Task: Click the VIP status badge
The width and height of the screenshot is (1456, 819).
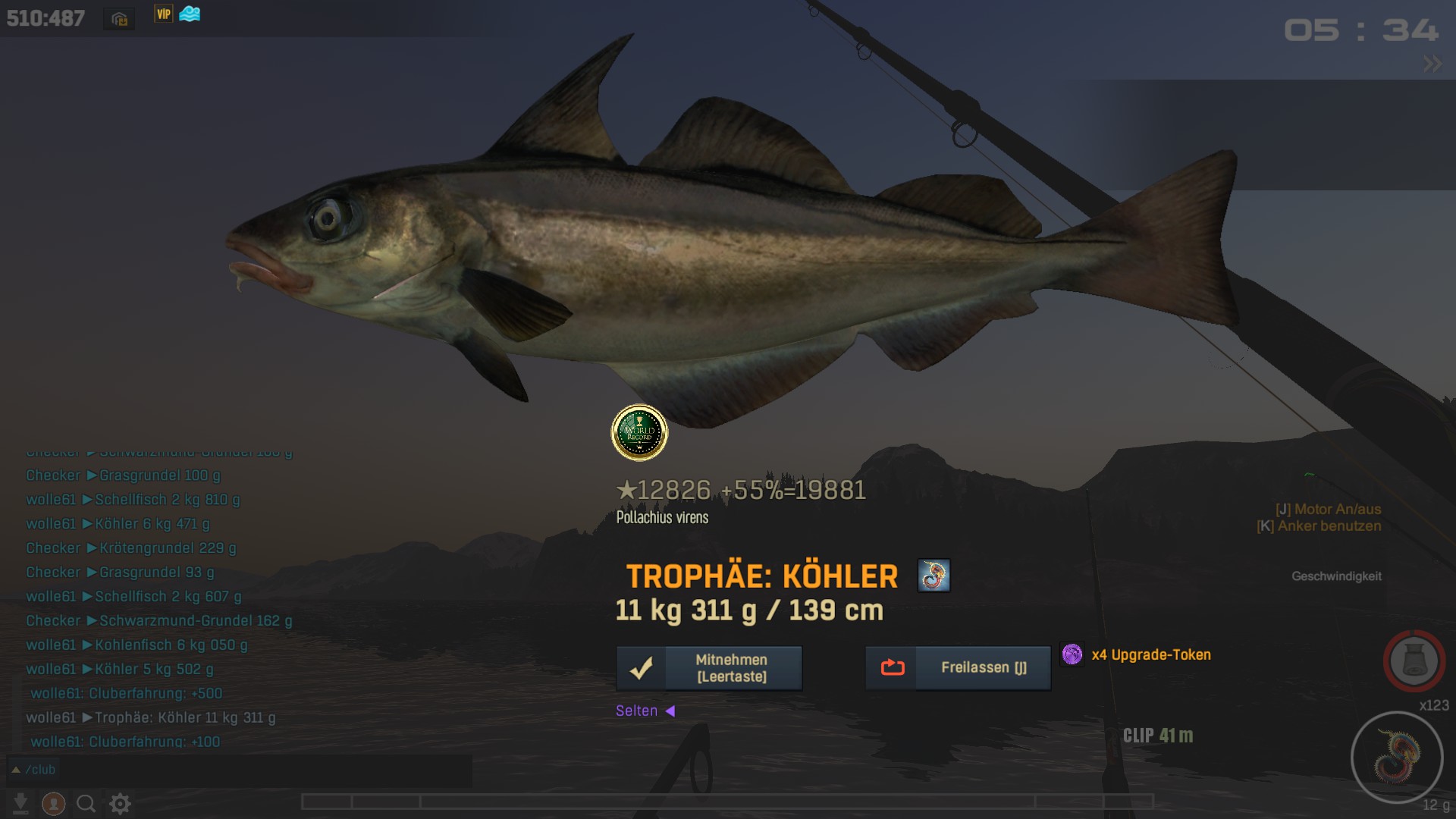Action: click(x=163, y=14)
